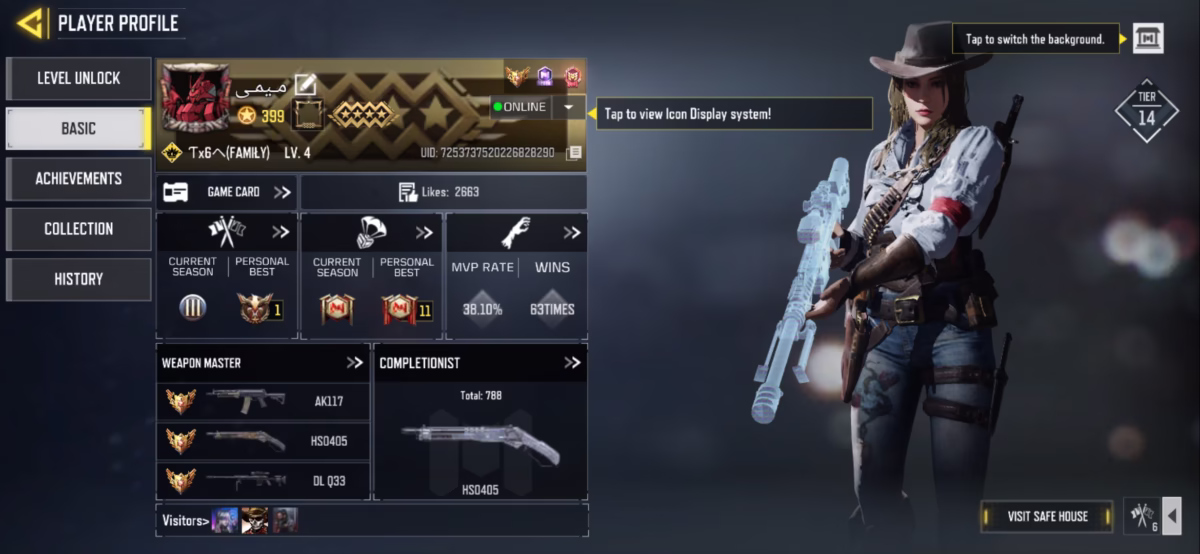Edit the player name with pencil icon
This screenshot has height=554, width=1200.
305,87
